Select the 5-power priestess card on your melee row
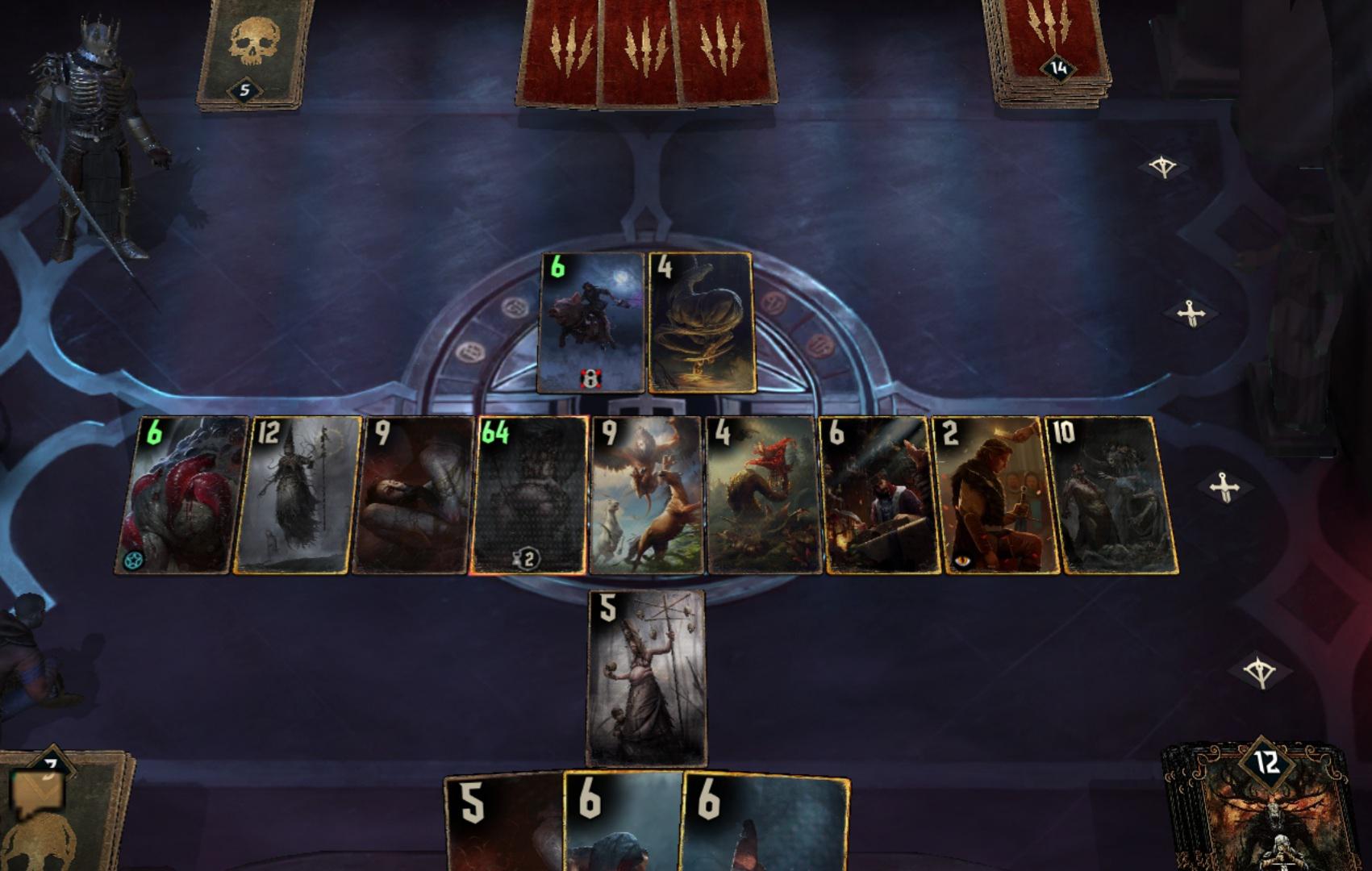Viewport: 1372px width, 871px height. (645, 677)
